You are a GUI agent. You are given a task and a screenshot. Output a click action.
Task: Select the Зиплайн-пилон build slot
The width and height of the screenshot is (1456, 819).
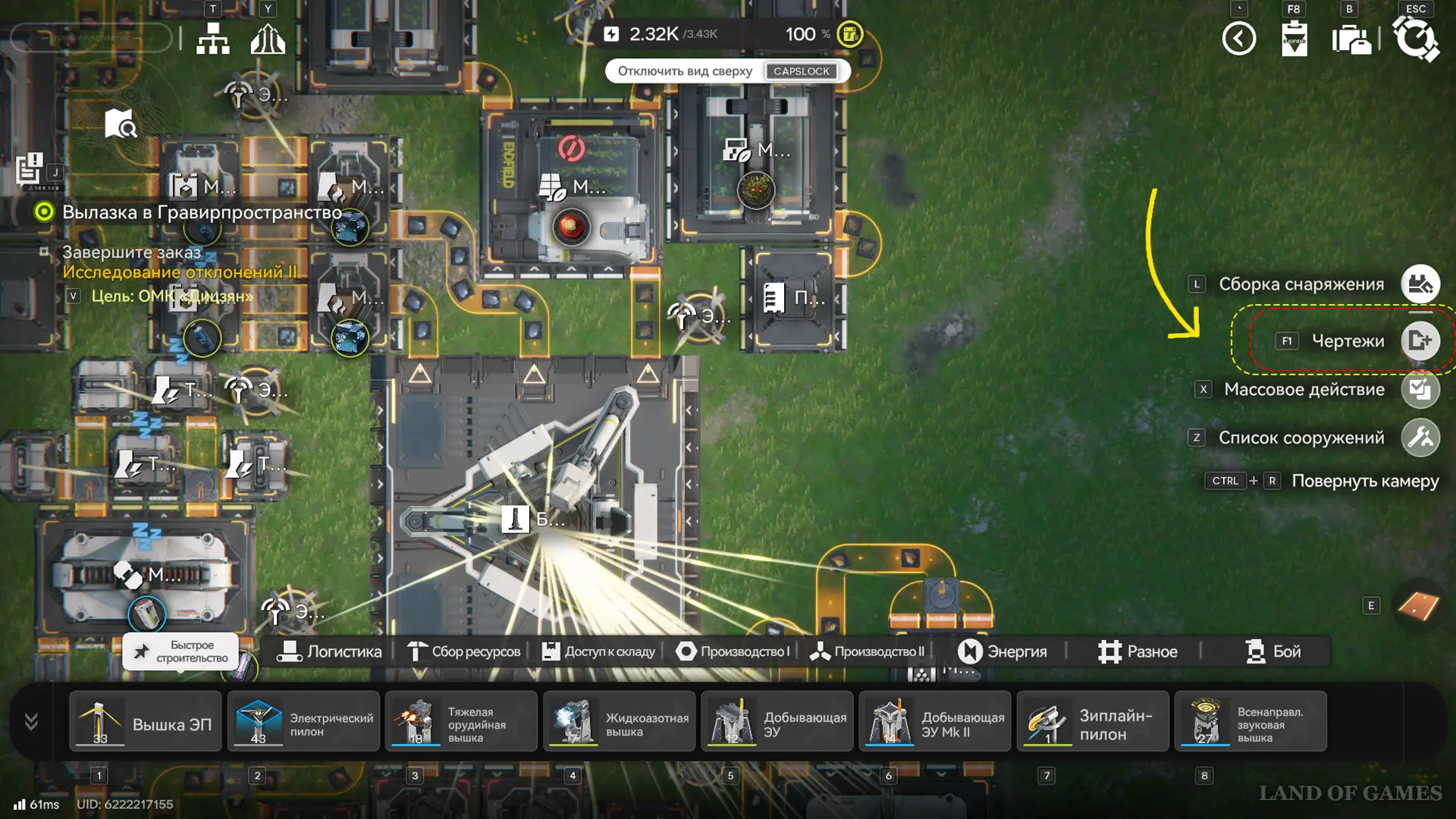click(x=1093, y=722)
